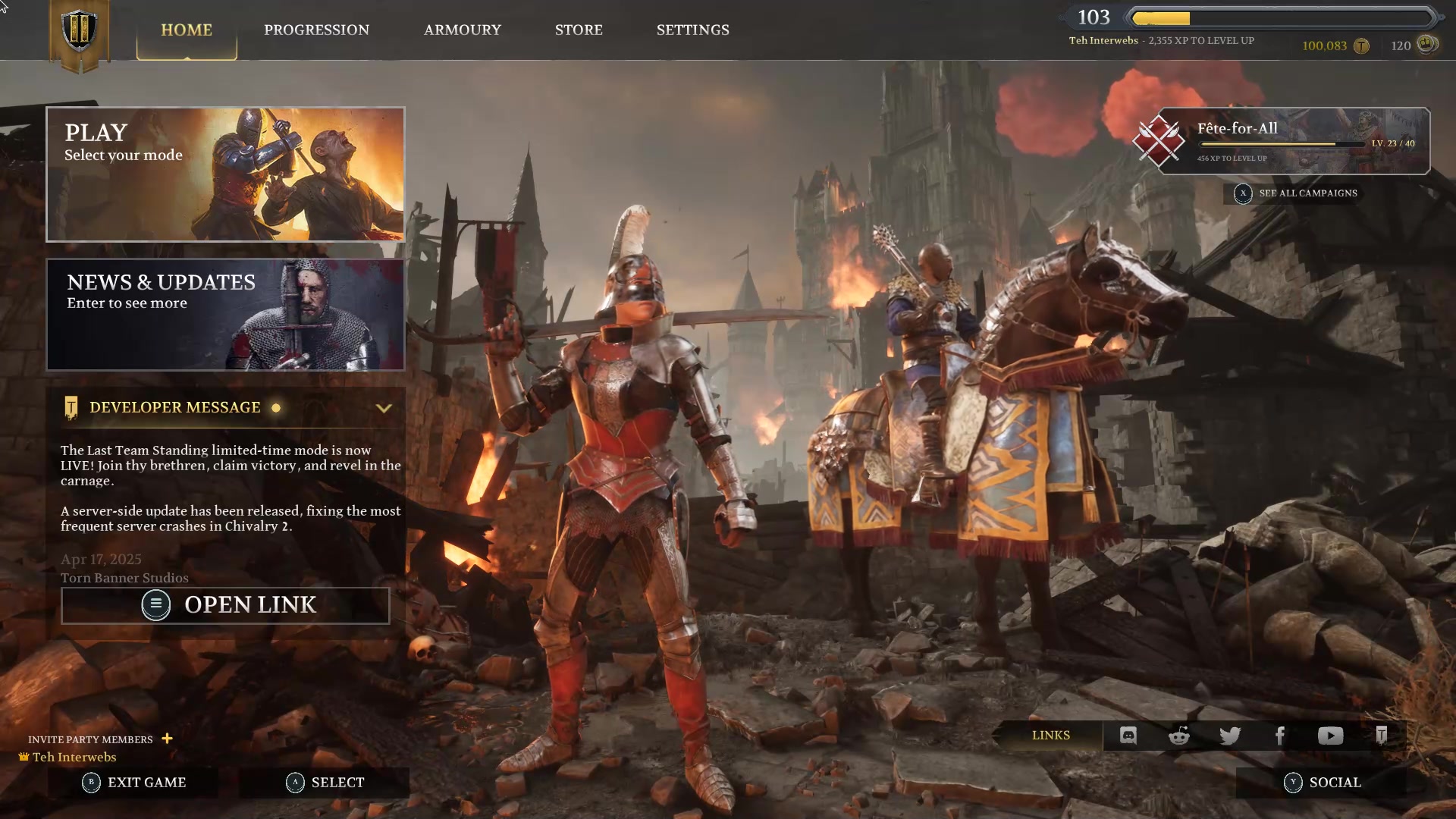Collapse the Developer Message panel chevron
Screen dimensions: 1456x819
point(383,407)
